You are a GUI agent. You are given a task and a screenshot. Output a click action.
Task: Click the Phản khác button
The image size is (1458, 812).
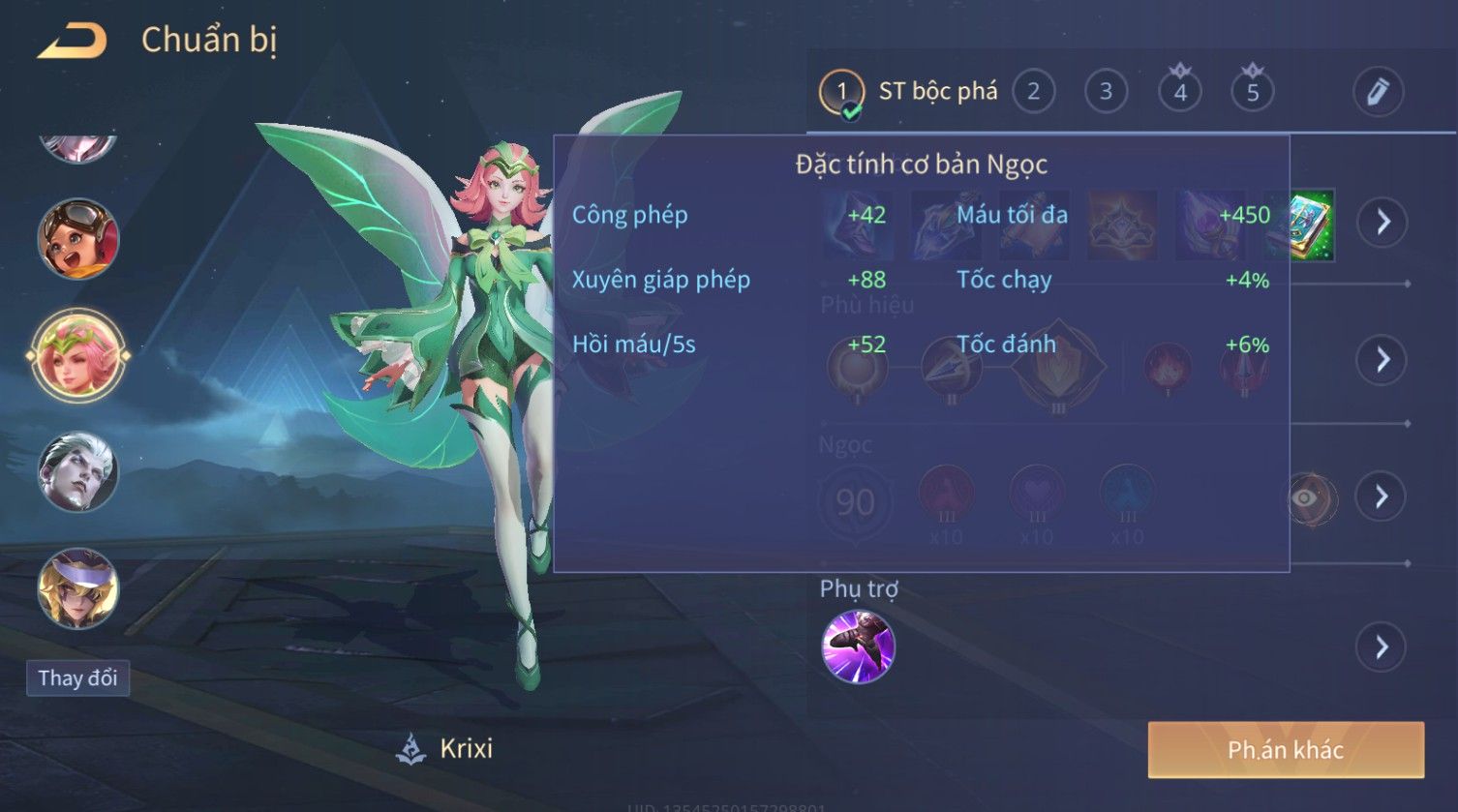tap(1286, 749)
